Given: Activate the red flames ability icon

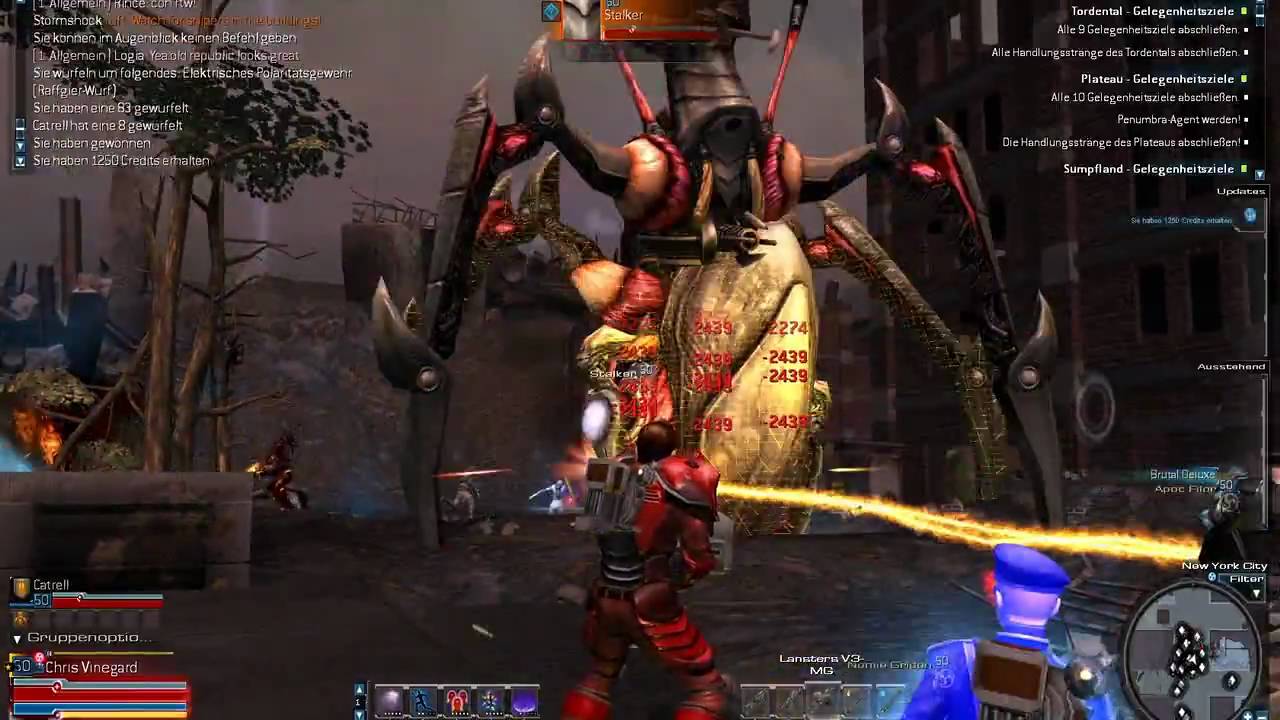Looking at the screenshot, I should (457, 702).
